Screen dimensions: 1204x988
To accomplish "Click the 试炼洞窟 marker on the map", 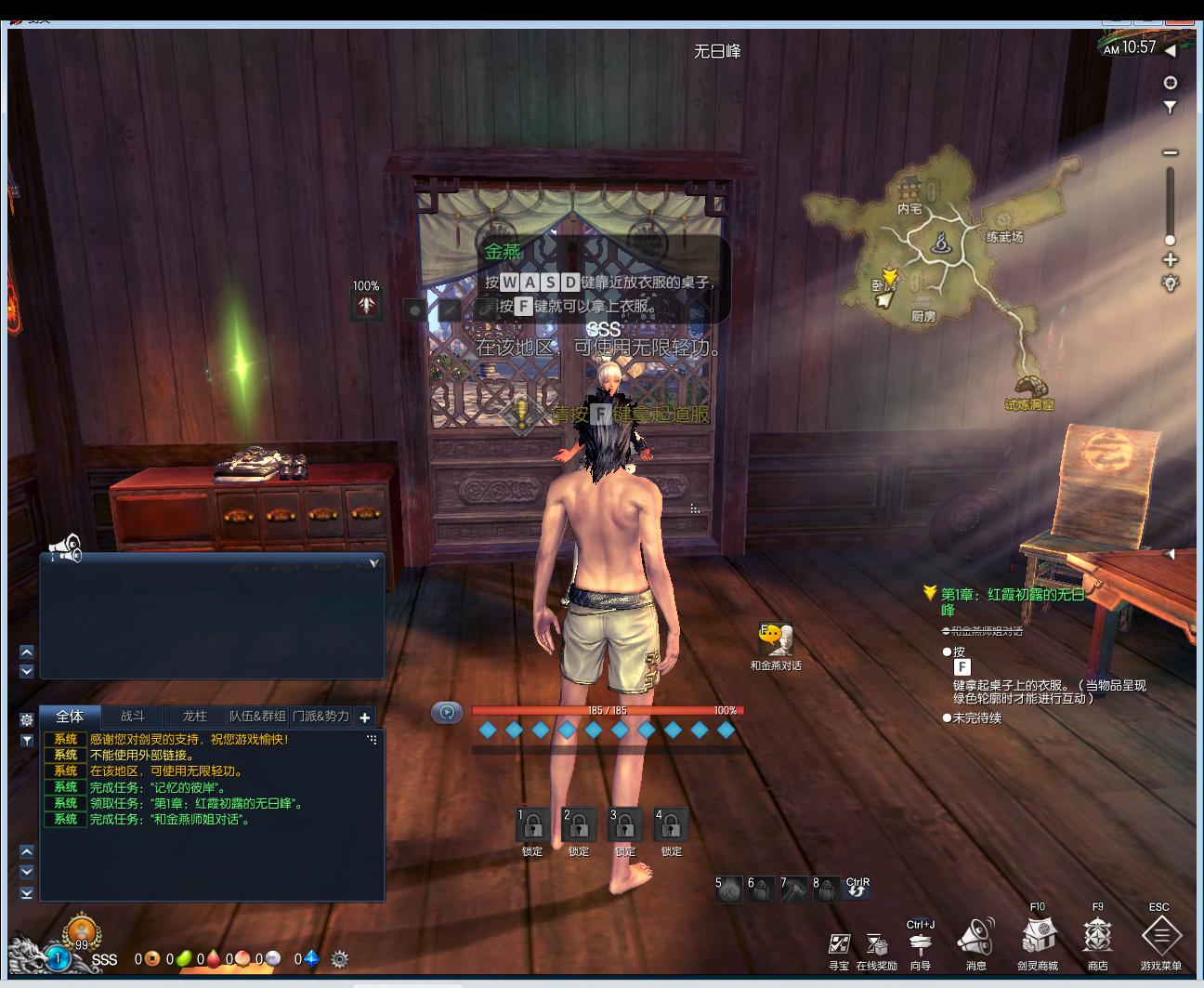I will 1028,389.
